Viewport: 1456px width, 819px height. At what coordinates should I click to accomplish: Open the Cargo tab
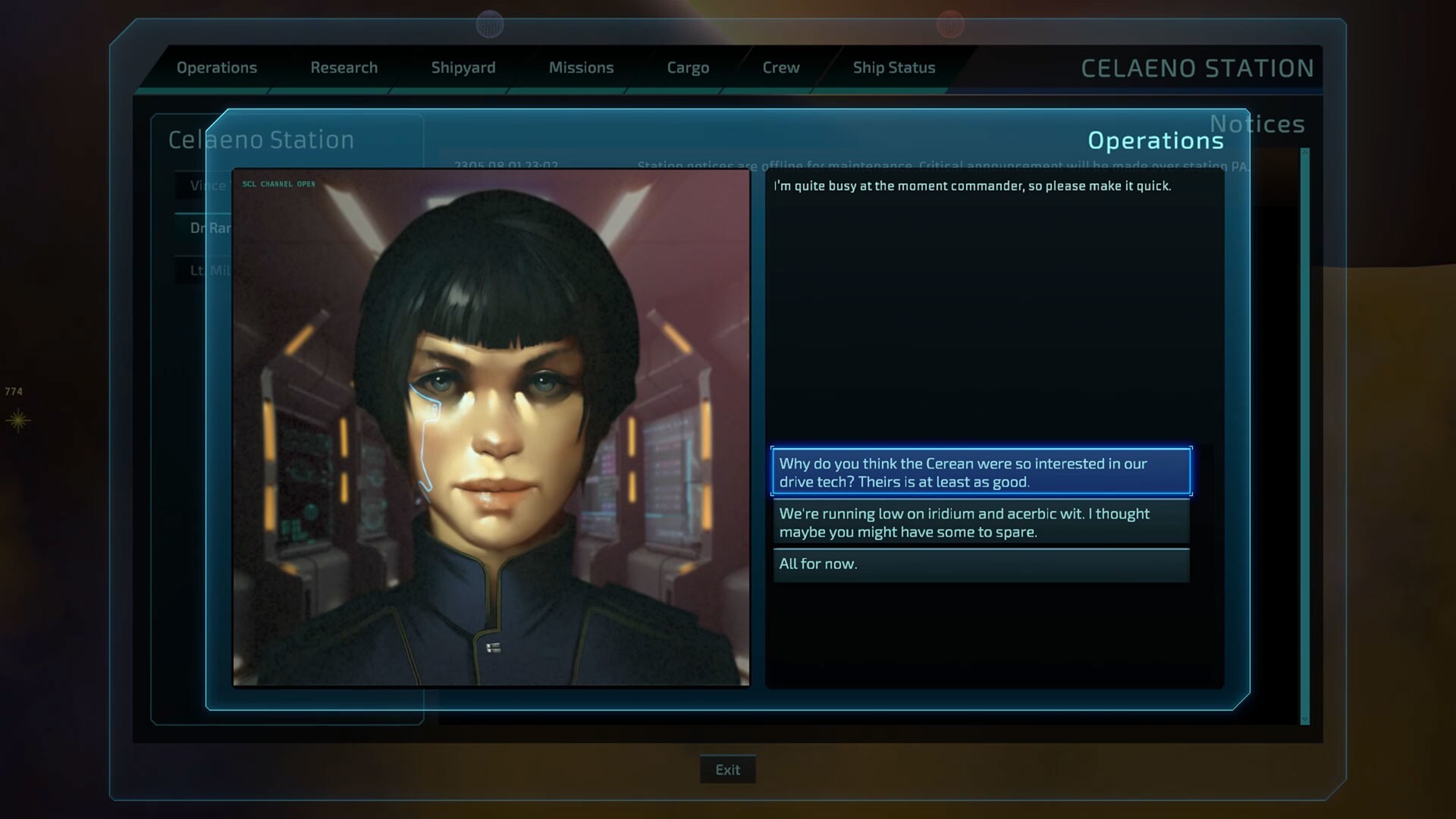click(x=688, y=67)
